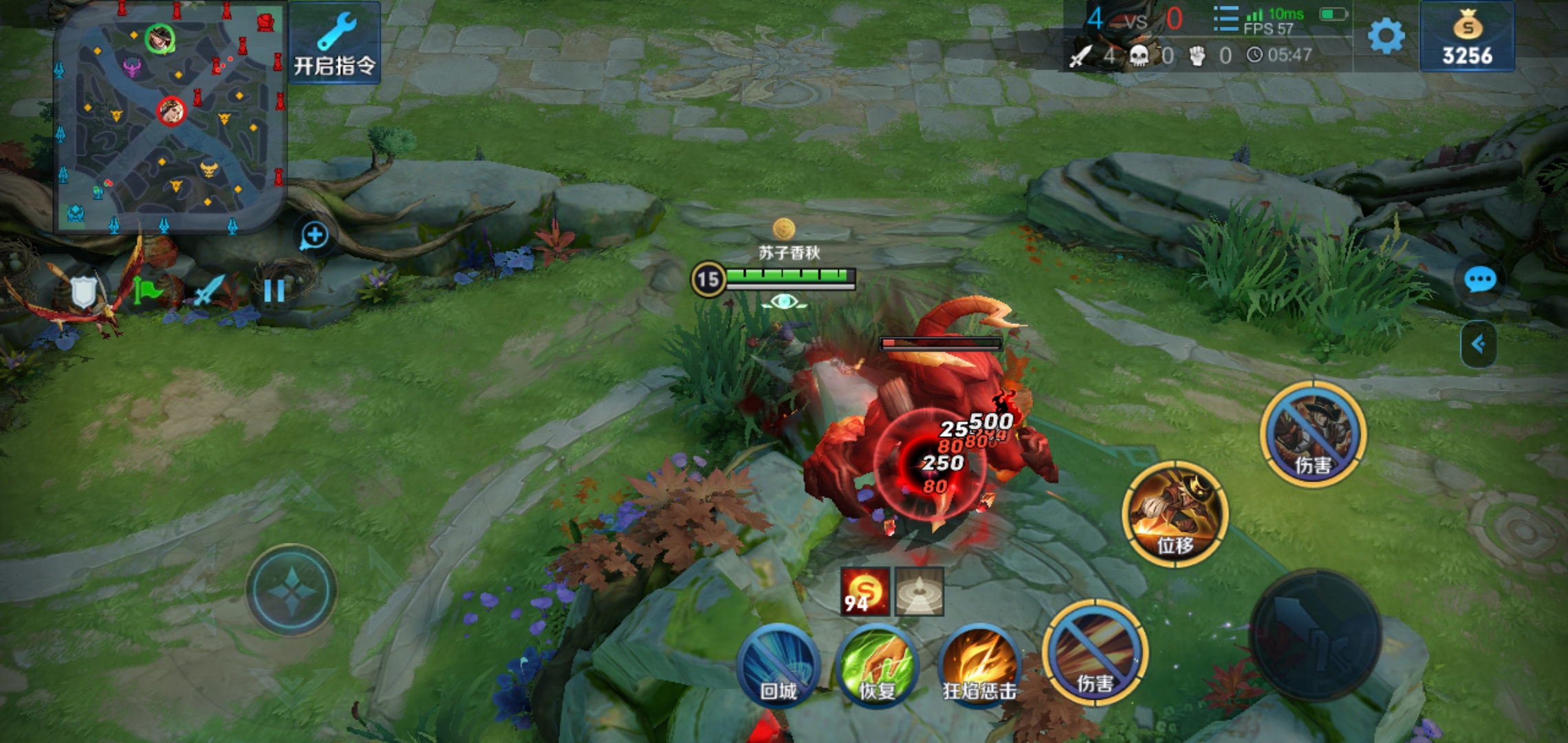Image resolution: width=1568 pixels, height=743 pixels.
Task: Send the shield defend signal
Action: point(83,292)
